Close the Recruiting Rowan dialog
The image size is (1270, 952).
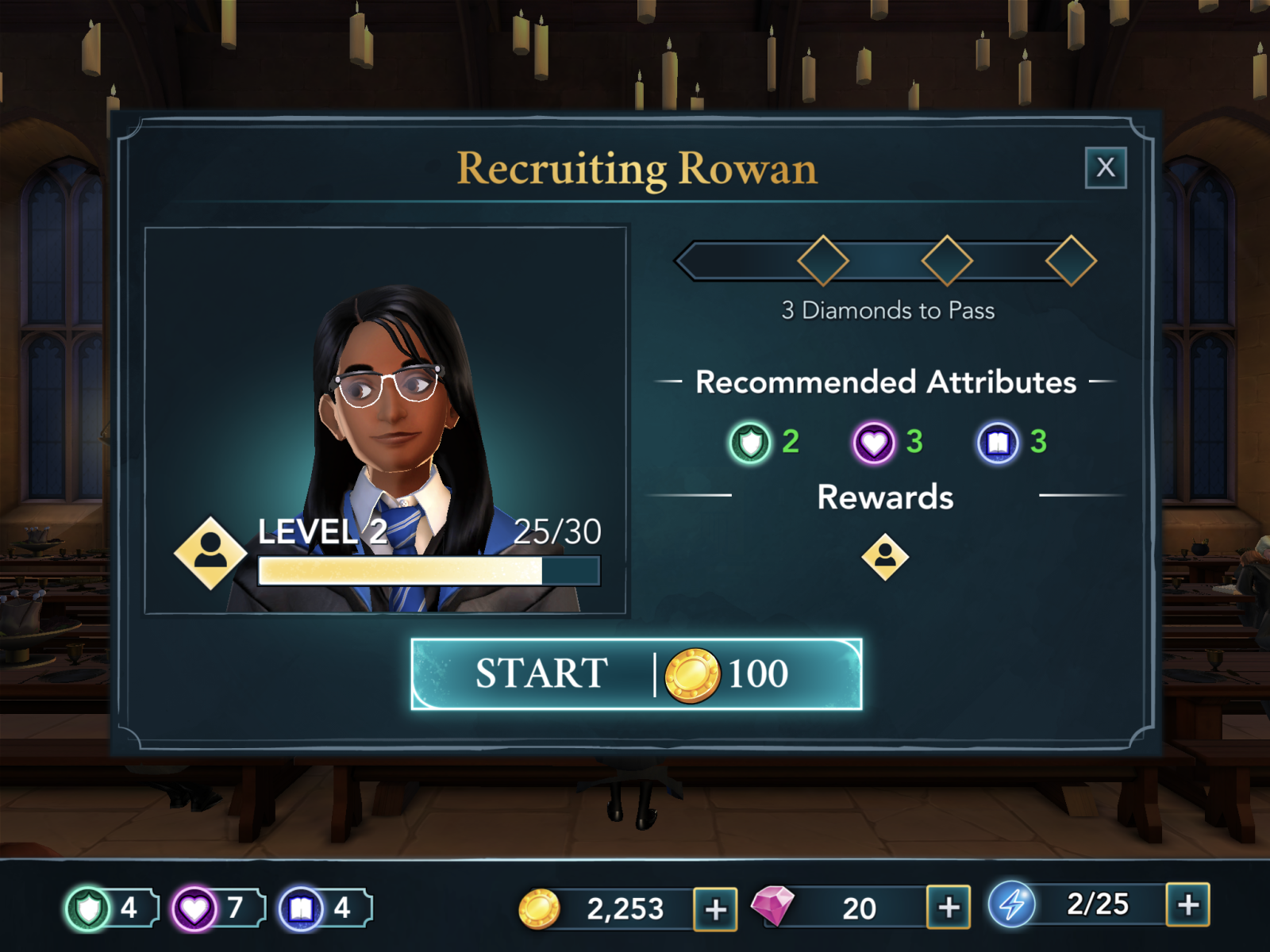coord(1105,167)
